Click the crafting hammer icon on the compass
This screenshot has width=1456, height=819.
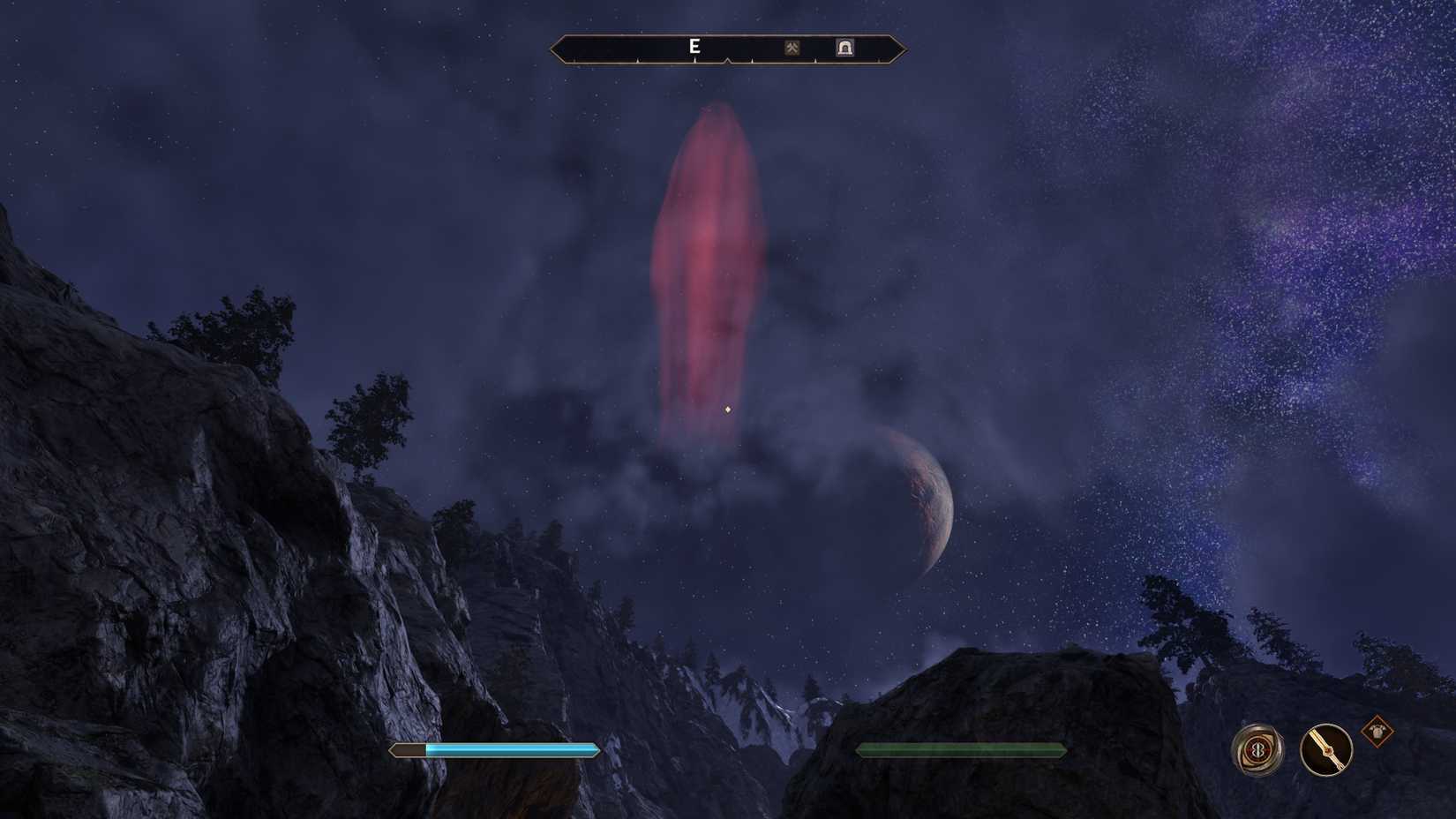coord(794,48)
